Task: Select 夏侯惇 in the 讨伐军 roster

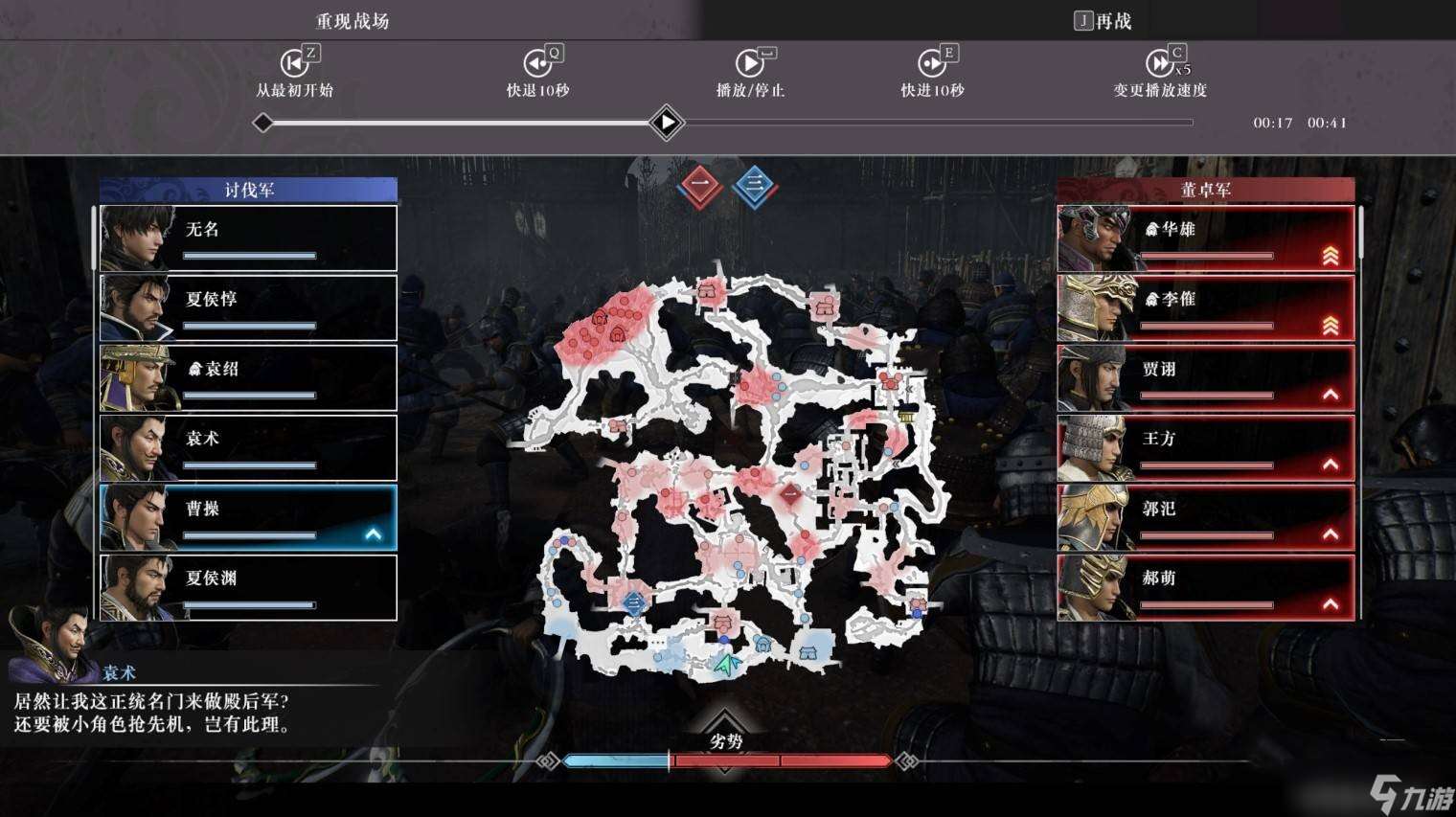Action: [249, 306]
